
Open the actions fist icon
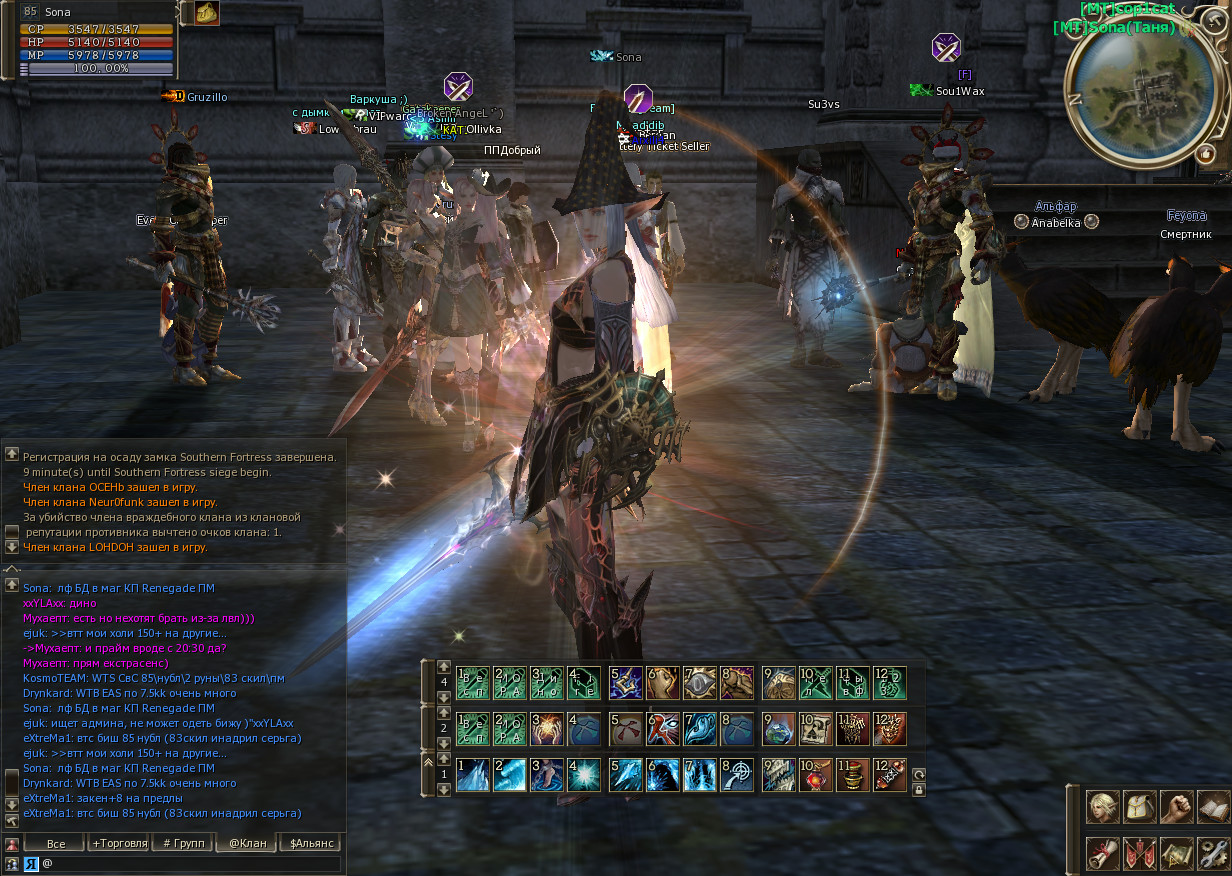pos(1176,806)
